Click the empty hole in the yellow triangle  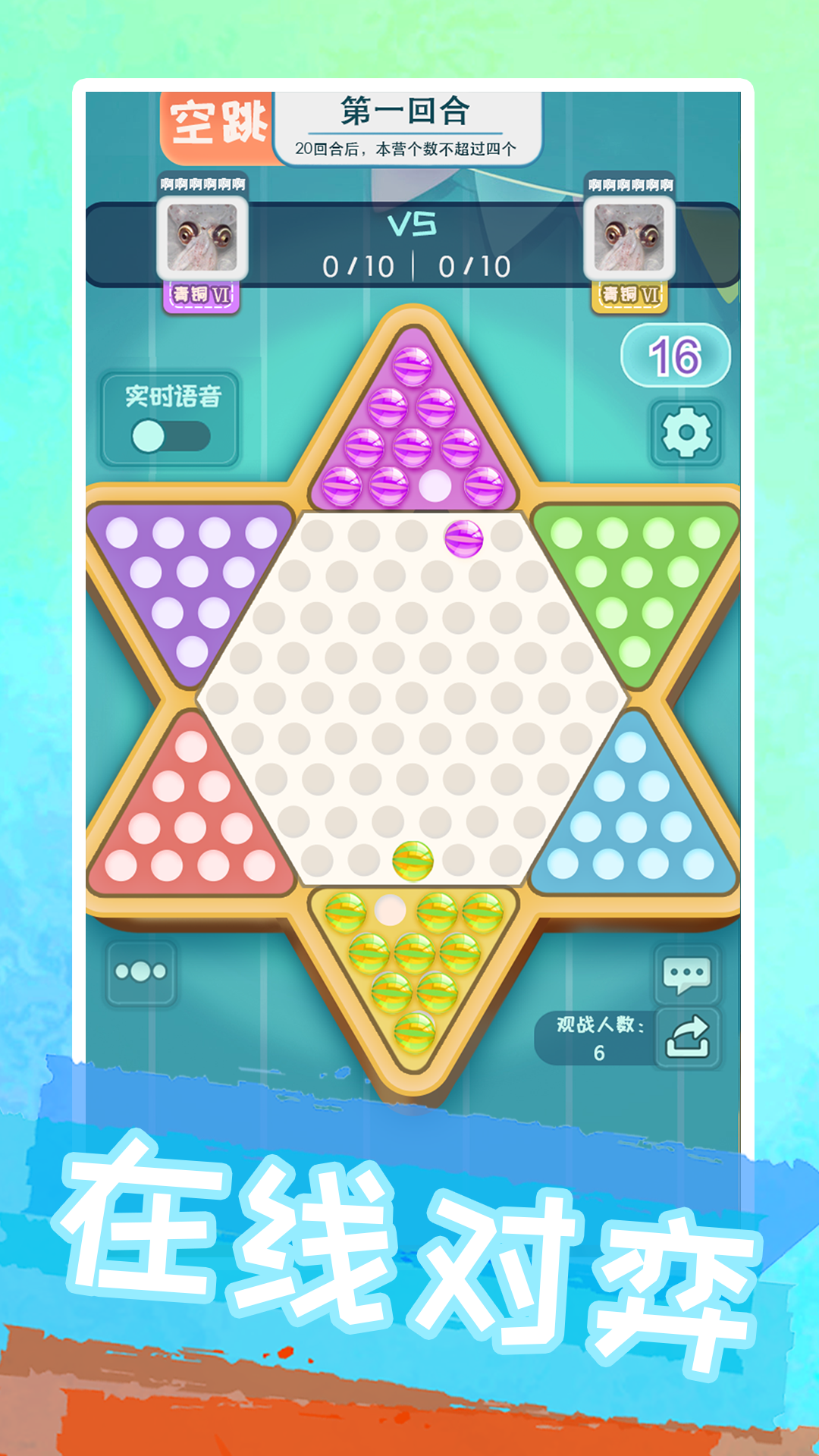pyautogui.click(x=391, y=911)
